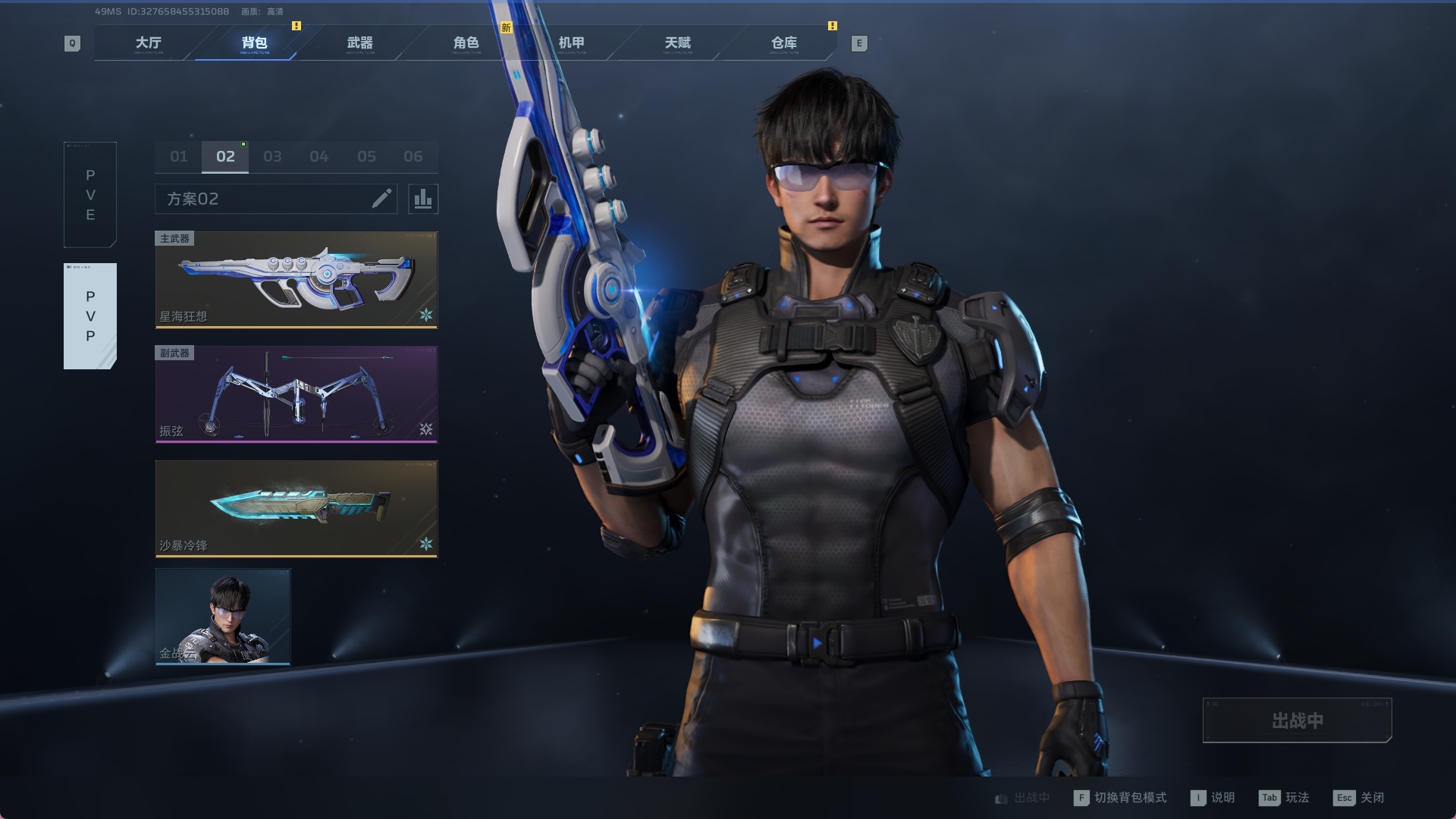Click the 出战中 deploy button
Viewport: 1456px width, 819px height.
(1297, 720)
